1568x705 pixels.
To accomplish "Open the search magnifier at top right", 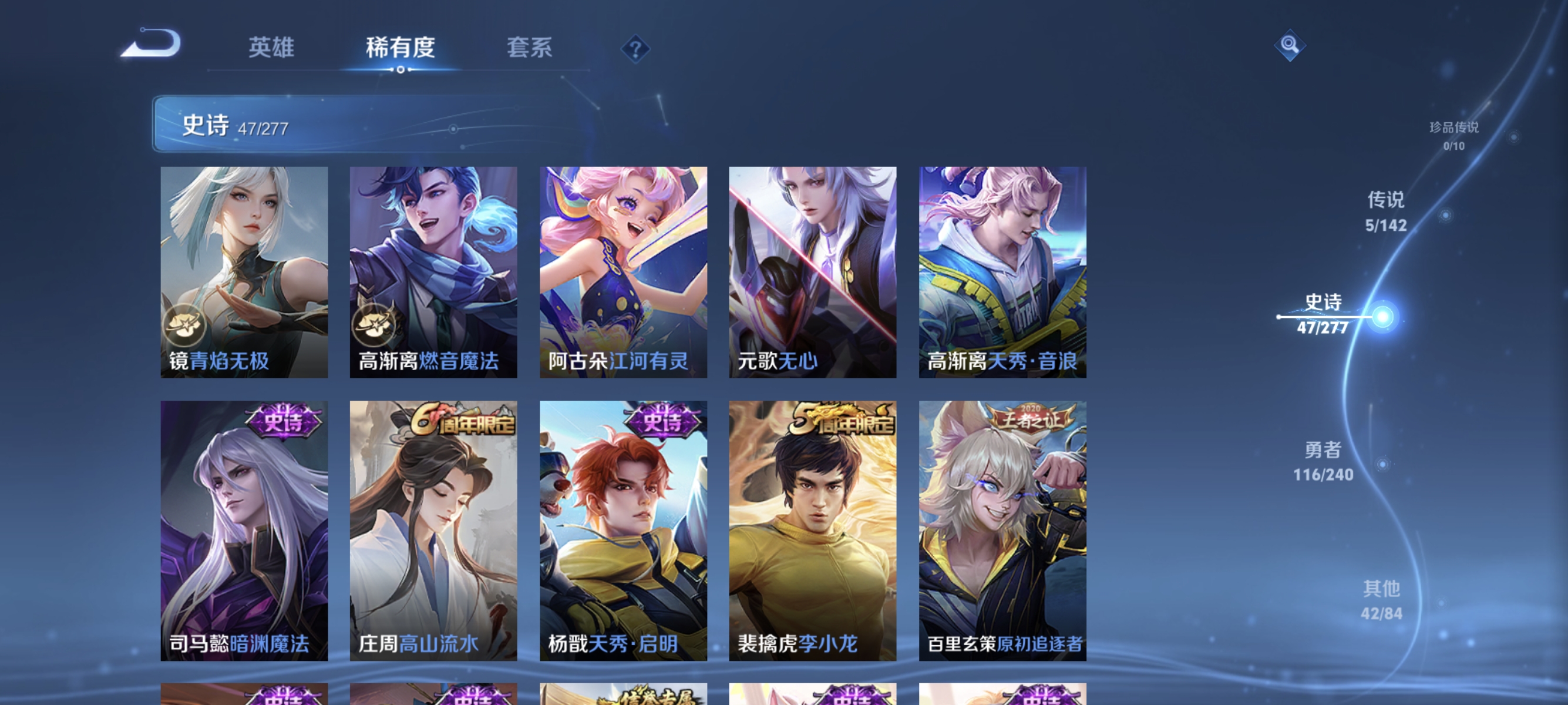I will (x=1290, y=46).
